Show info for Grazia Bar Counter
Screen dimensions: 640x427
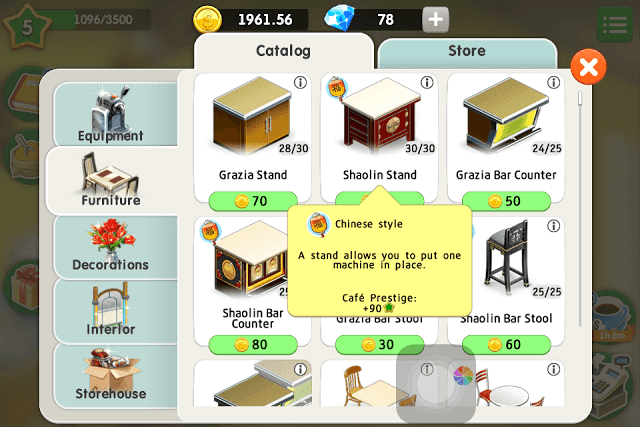pyautogui.click(x=553, y=82)
